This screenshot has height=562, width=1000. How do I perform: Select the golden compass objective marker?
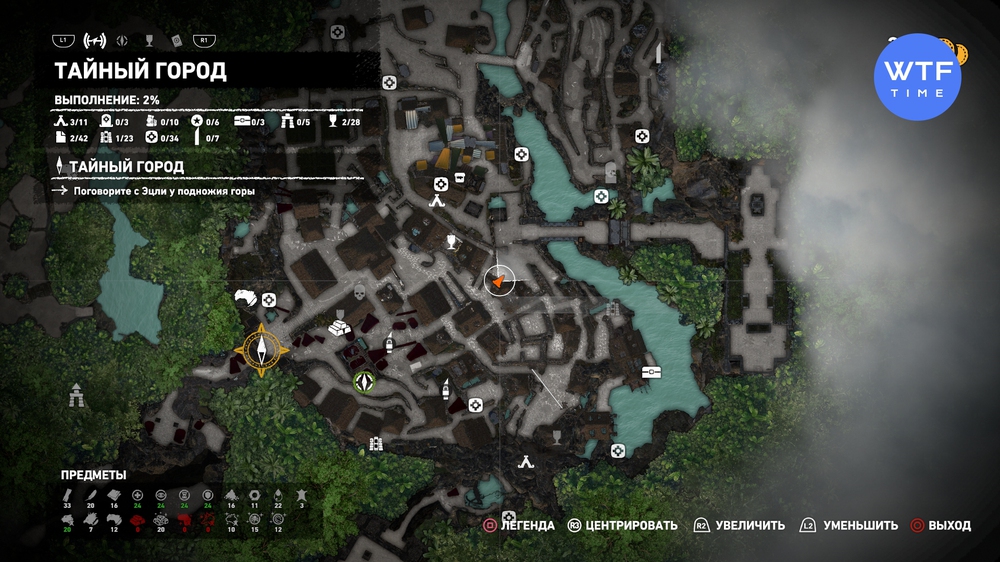click(x=263, y=349)
